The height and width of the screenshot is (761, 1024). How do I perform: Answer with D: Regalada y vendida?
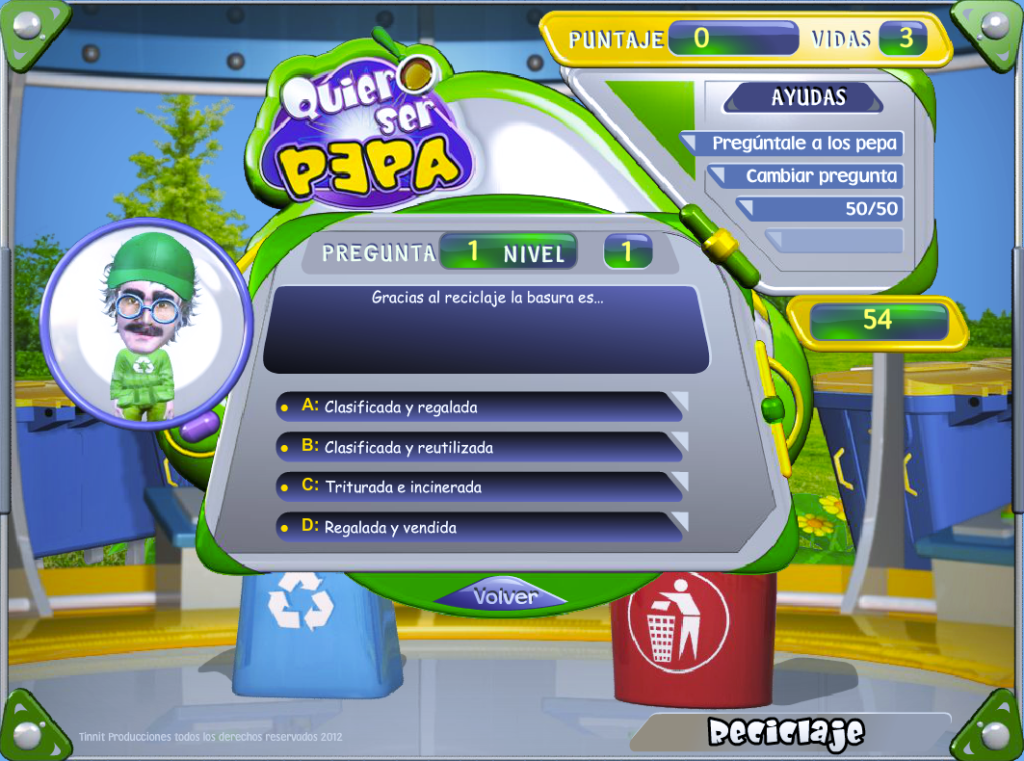click(478, 527)
